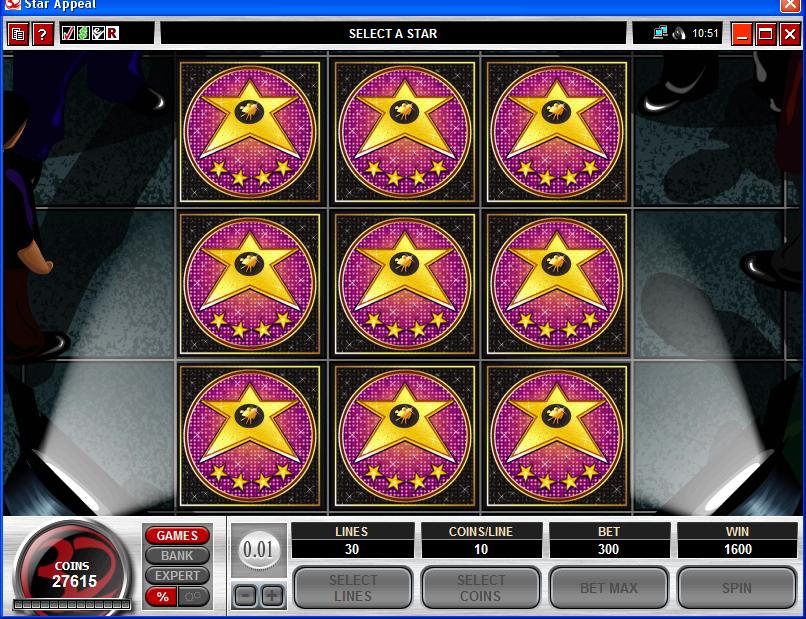Image resolution: width=806 pixels, height=619 pixels.
Task: Decrease coin size with the minus button
Action: pyautogui.click(x=246, y=596)
